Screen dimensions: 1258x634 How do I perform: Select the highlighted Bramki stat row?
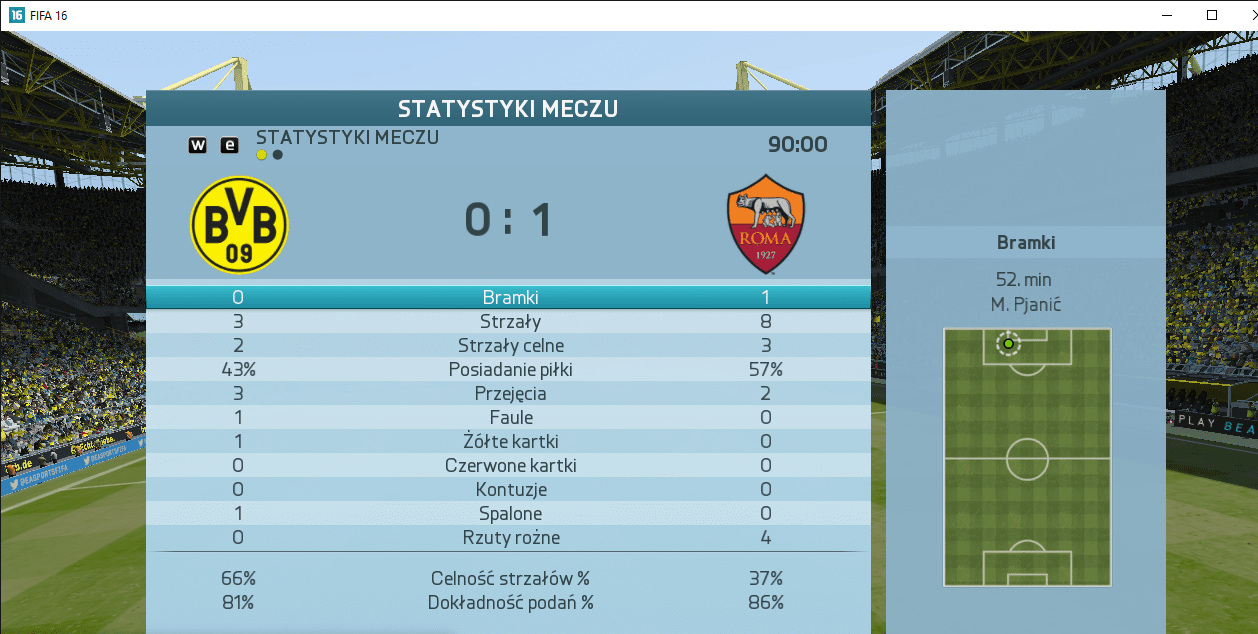click(x=510, y=297)
